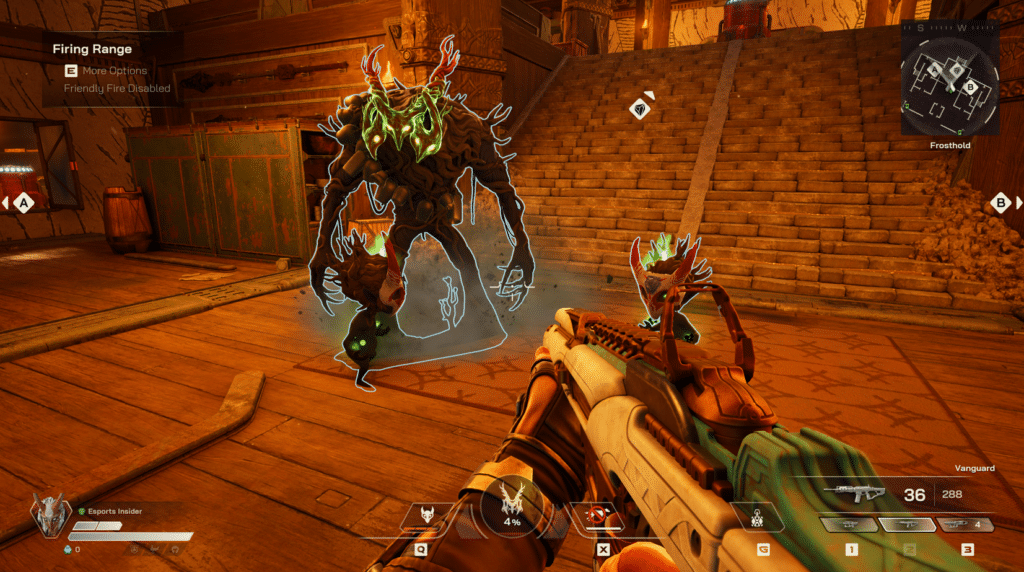Open the Frosthold minimap
This screenshot has height=572, width=1024.
pos(949,78)
